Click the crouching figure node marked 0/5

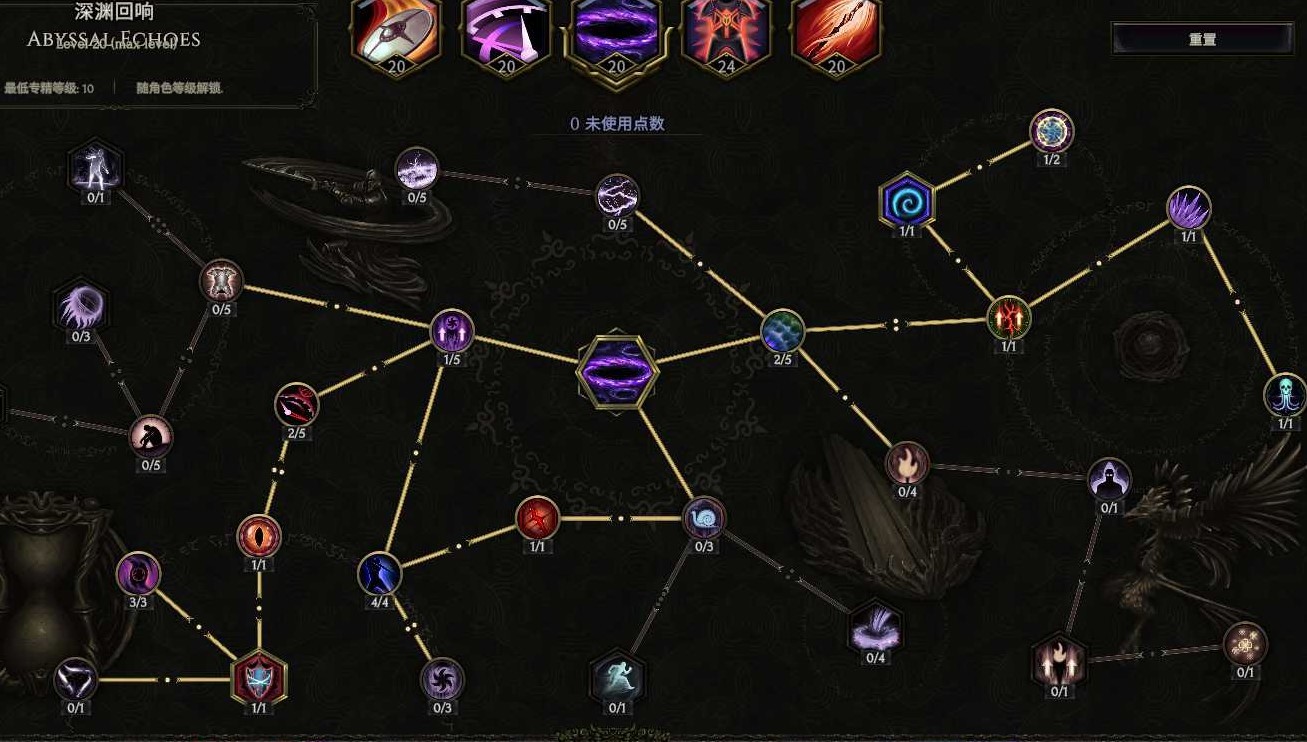(151, 434)
